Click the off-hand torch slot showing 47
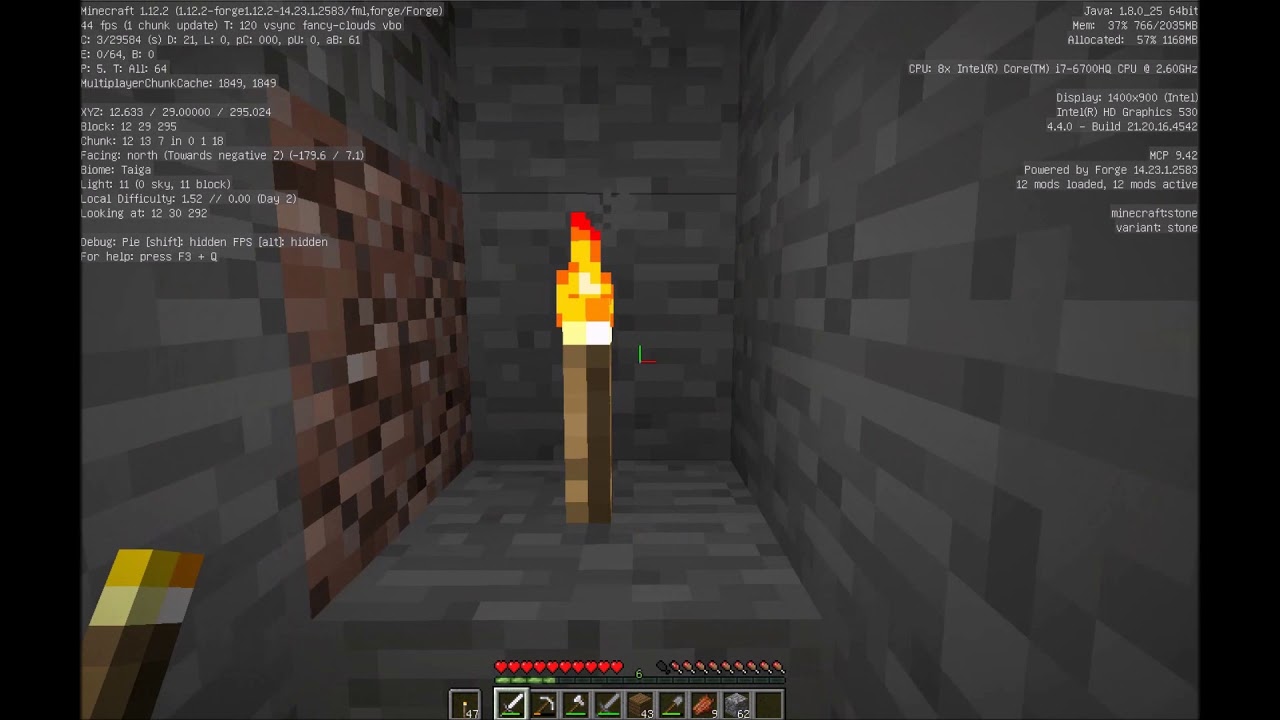This screenshot has height=720, width=1280. (x=464, y=703)
